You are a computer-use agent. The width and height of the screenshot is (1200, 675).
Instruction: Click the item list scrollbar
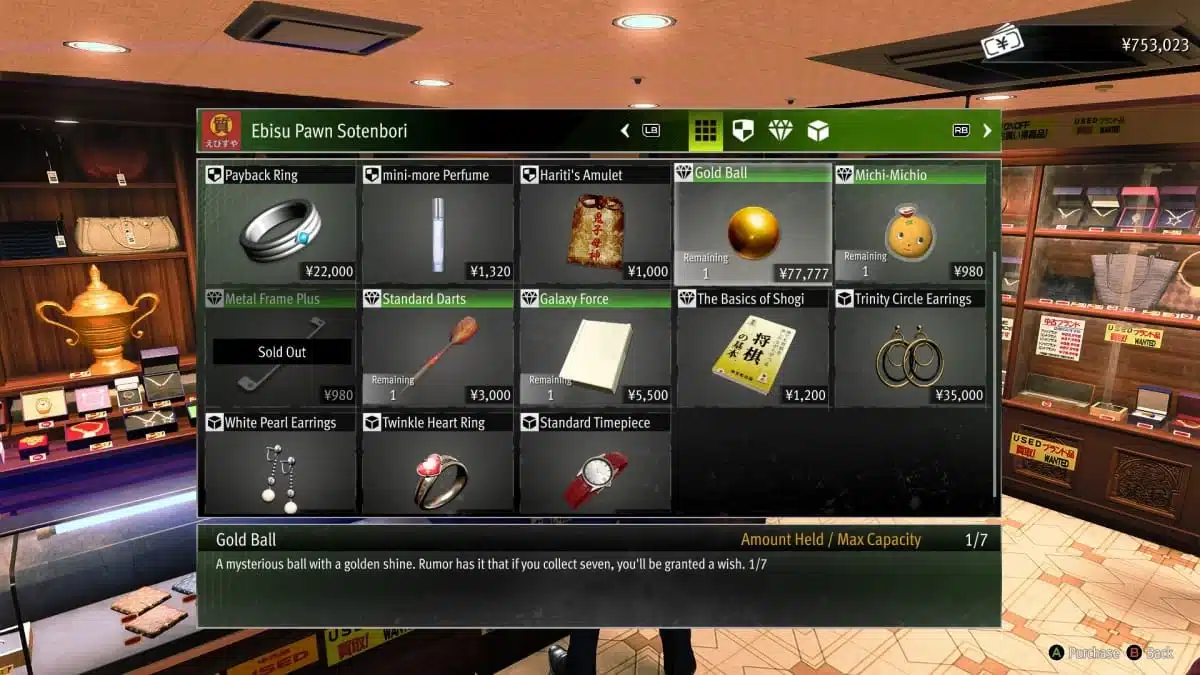(993, 370)
